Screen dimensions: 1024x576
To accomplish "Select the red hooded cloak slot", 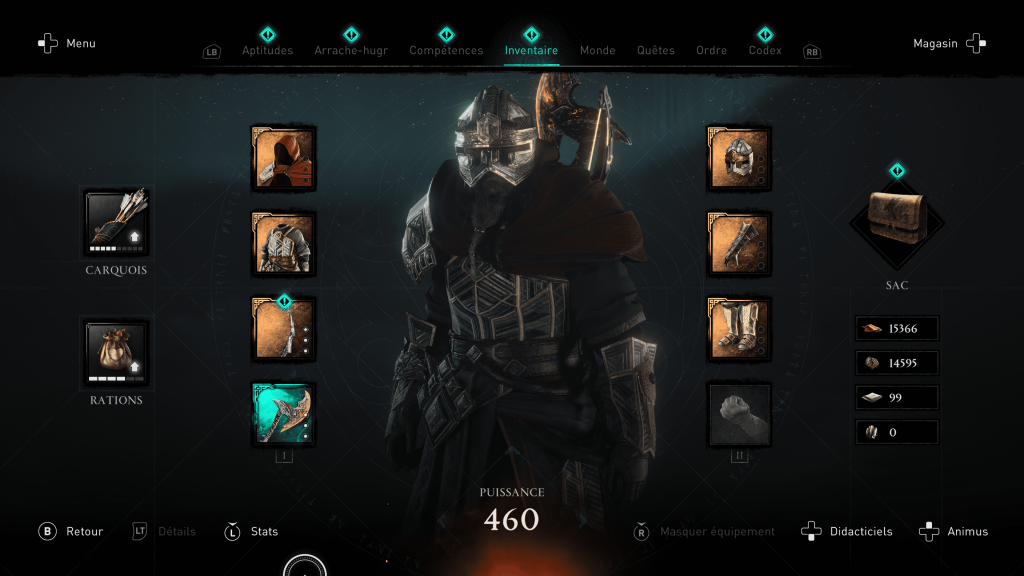I will (284, 159).
